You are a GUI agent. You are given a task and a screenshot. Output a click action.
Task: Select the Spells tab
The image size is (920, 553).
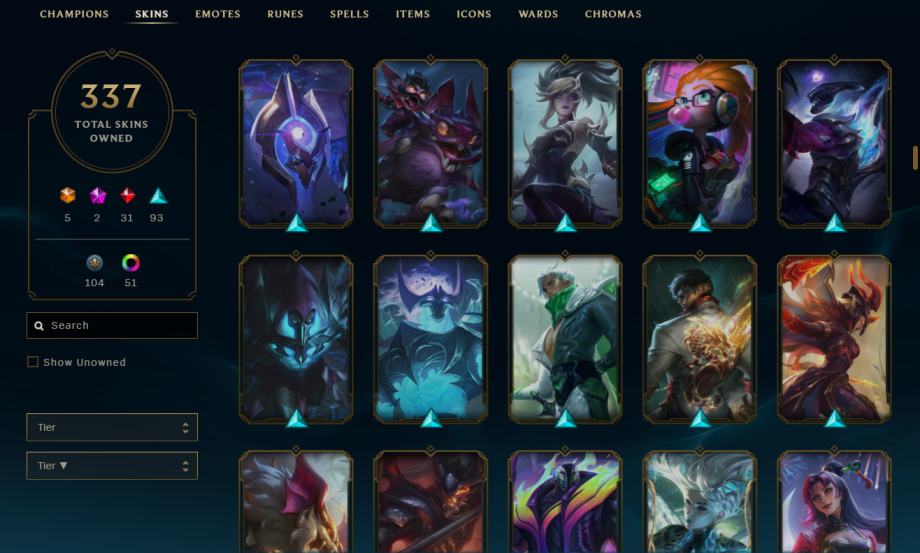pyautogui.click(x=349, y=15)
